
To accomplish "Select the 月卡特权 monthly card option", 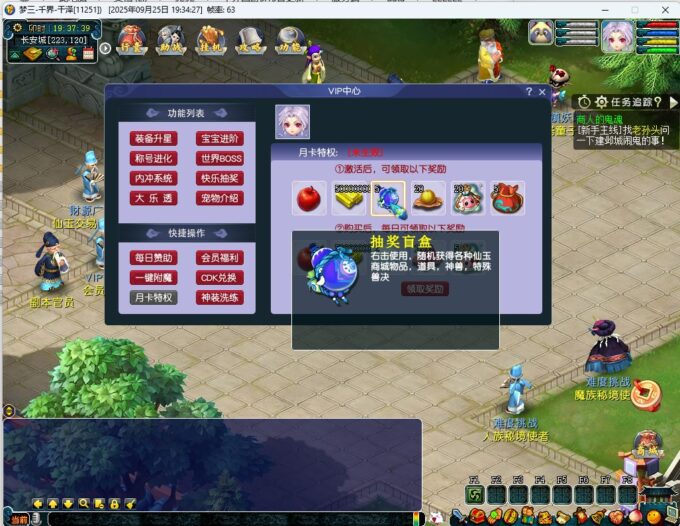I will pyautogui.click(x=154, y=297).
